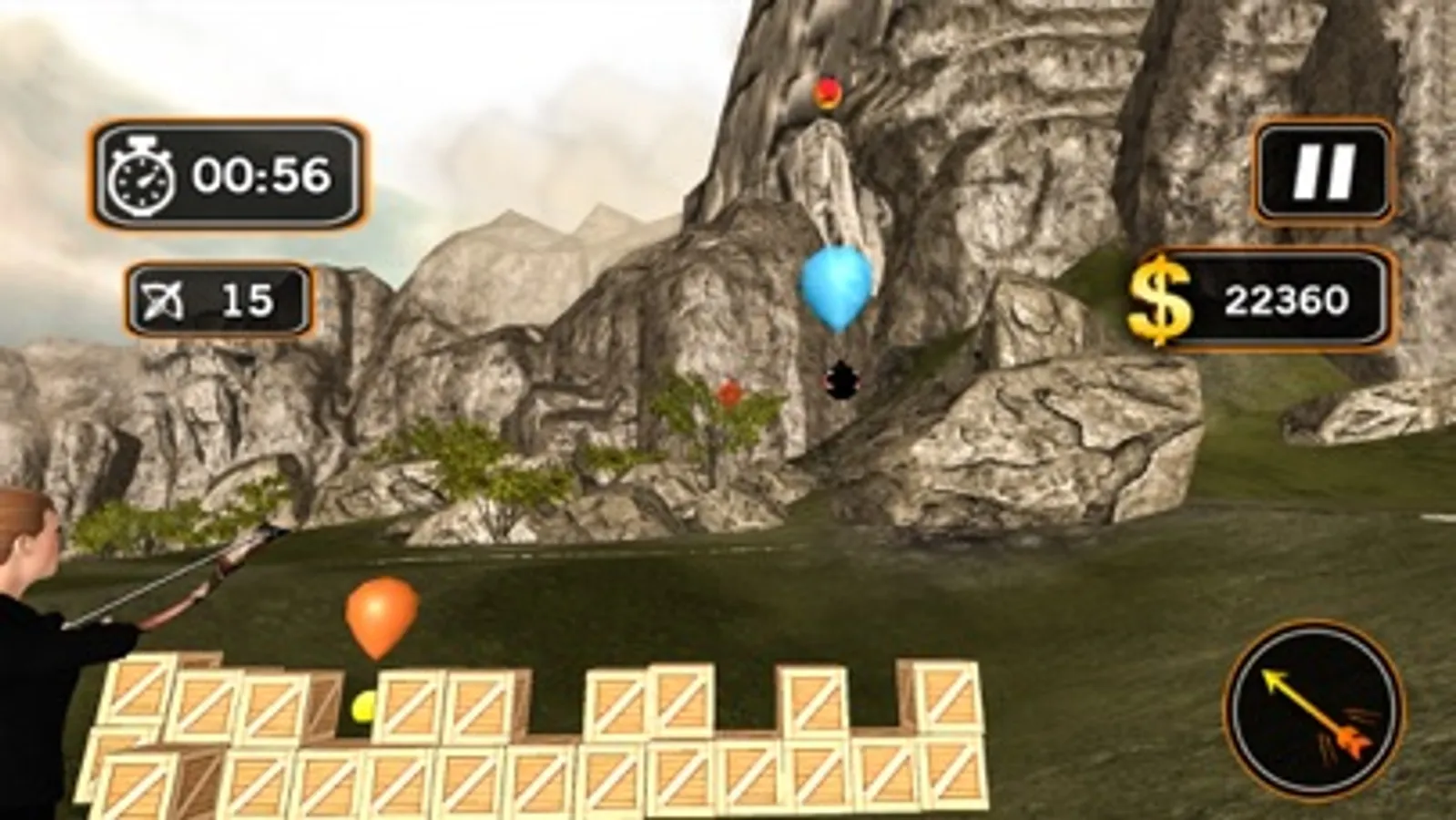The width and height of the screenshot is (1456, 820).
Task: Click the yellow ball among the crates
Action: pyautogui.click(x=361, y=707)
